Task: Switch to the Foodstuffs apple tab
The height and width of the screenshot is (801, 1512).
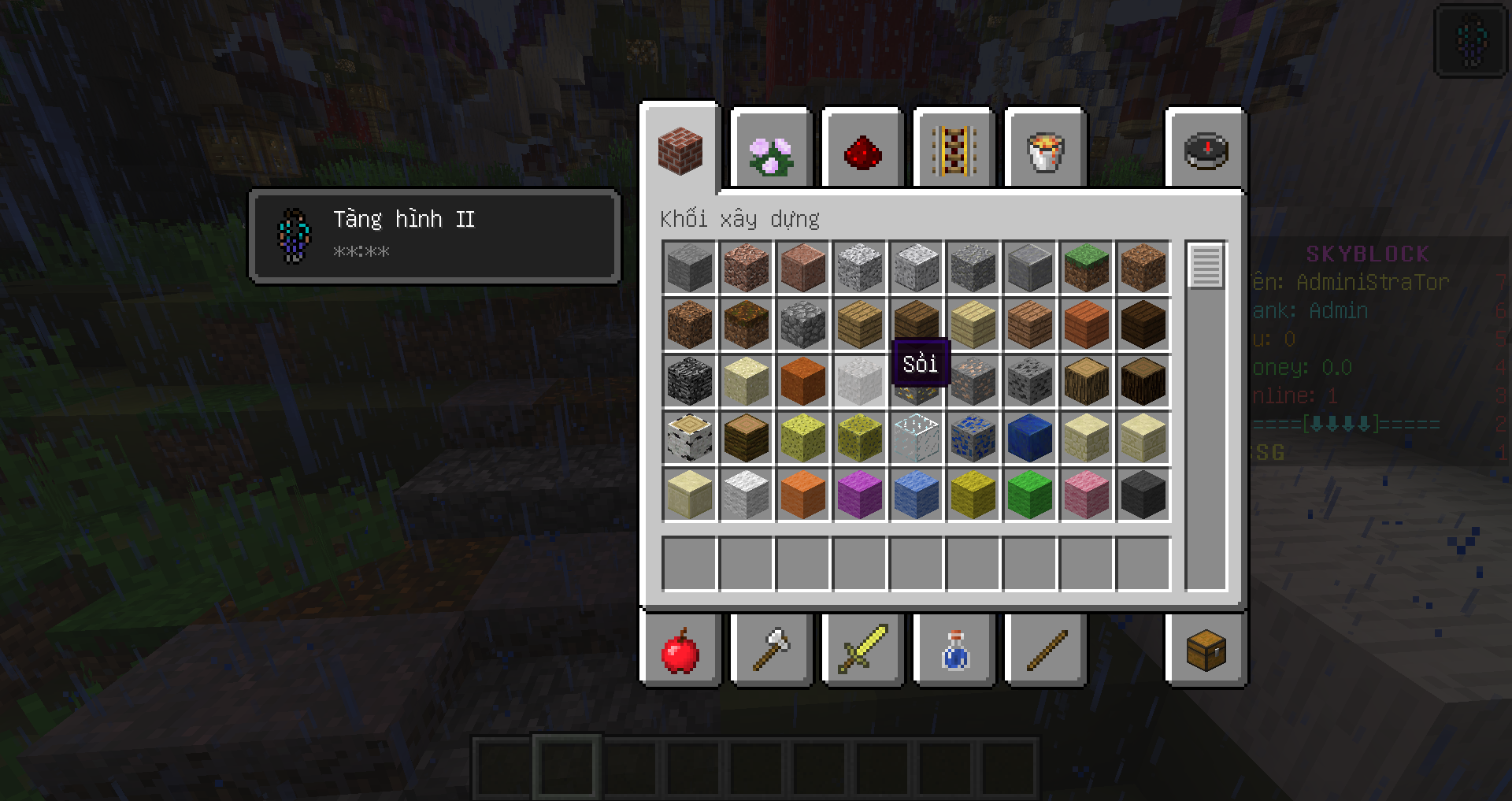Action: click(x=680, y=651)
